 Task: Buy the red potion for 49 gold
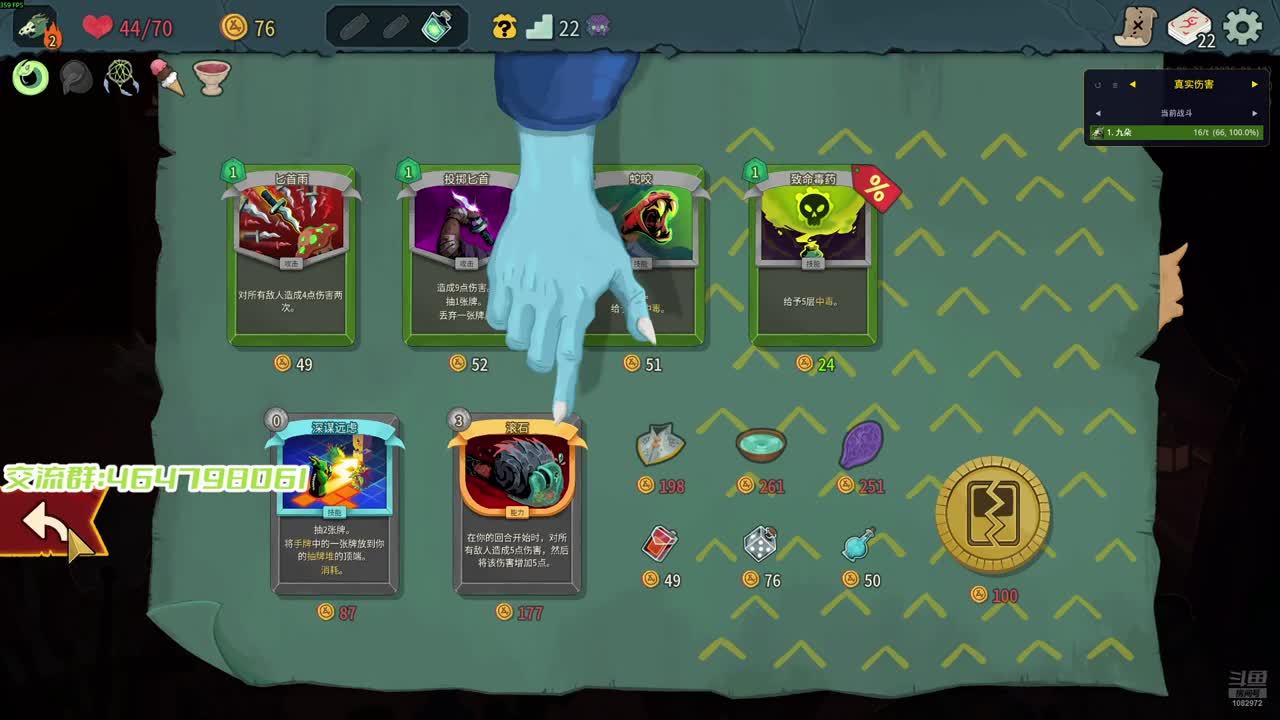660,544
